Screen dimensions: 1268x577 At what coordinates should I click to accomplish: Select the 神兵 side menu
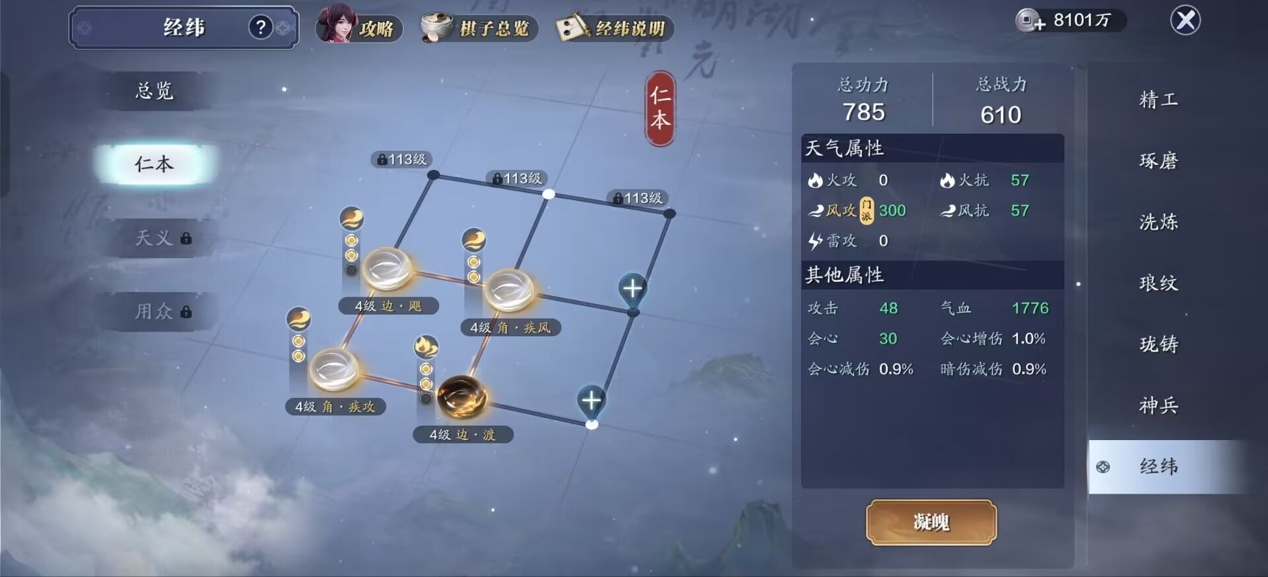[1158, 405]
